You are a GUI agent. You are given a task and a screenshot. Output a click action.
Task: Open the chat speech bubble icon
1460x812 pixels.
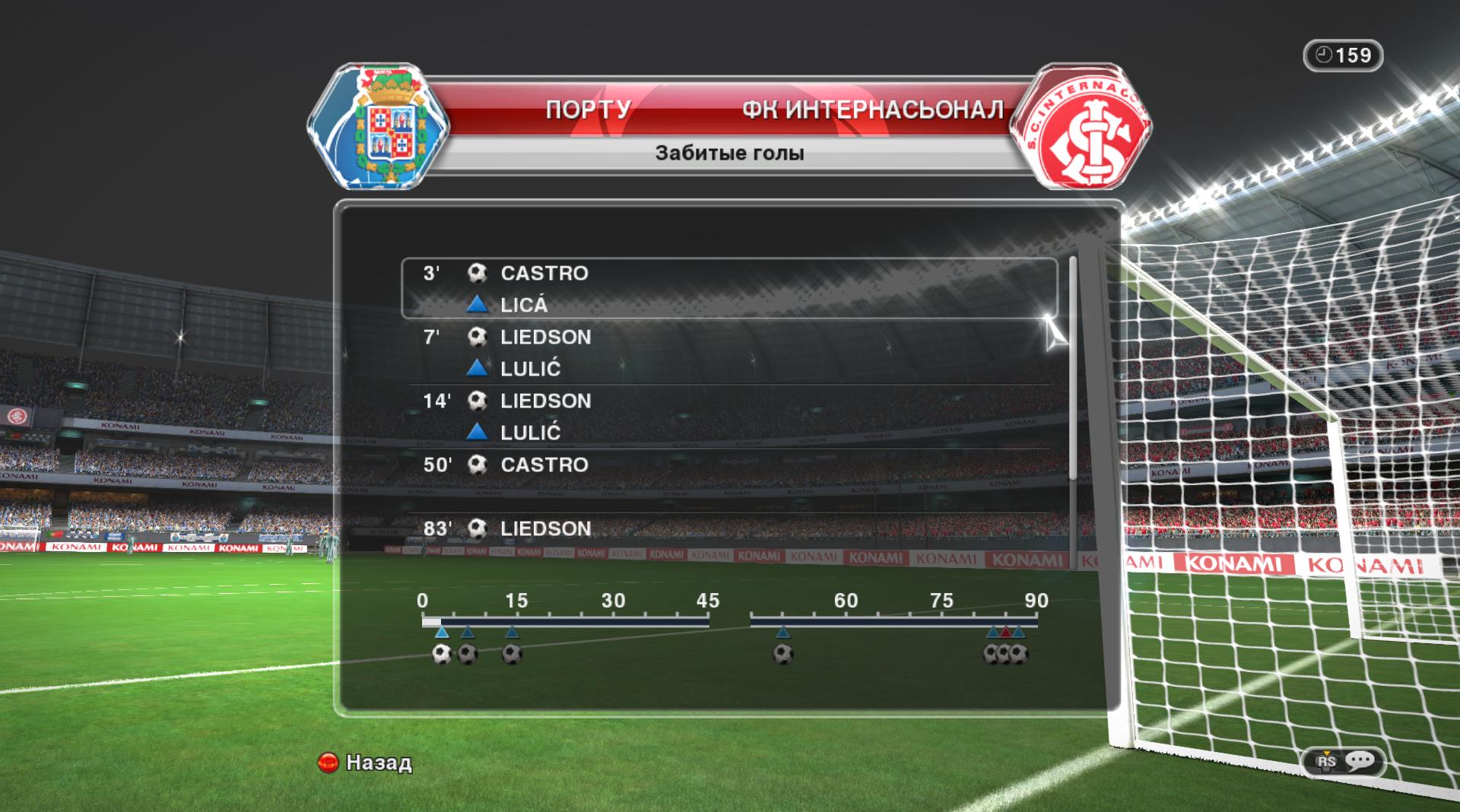pyautogui.click(x=1359, y=761)
